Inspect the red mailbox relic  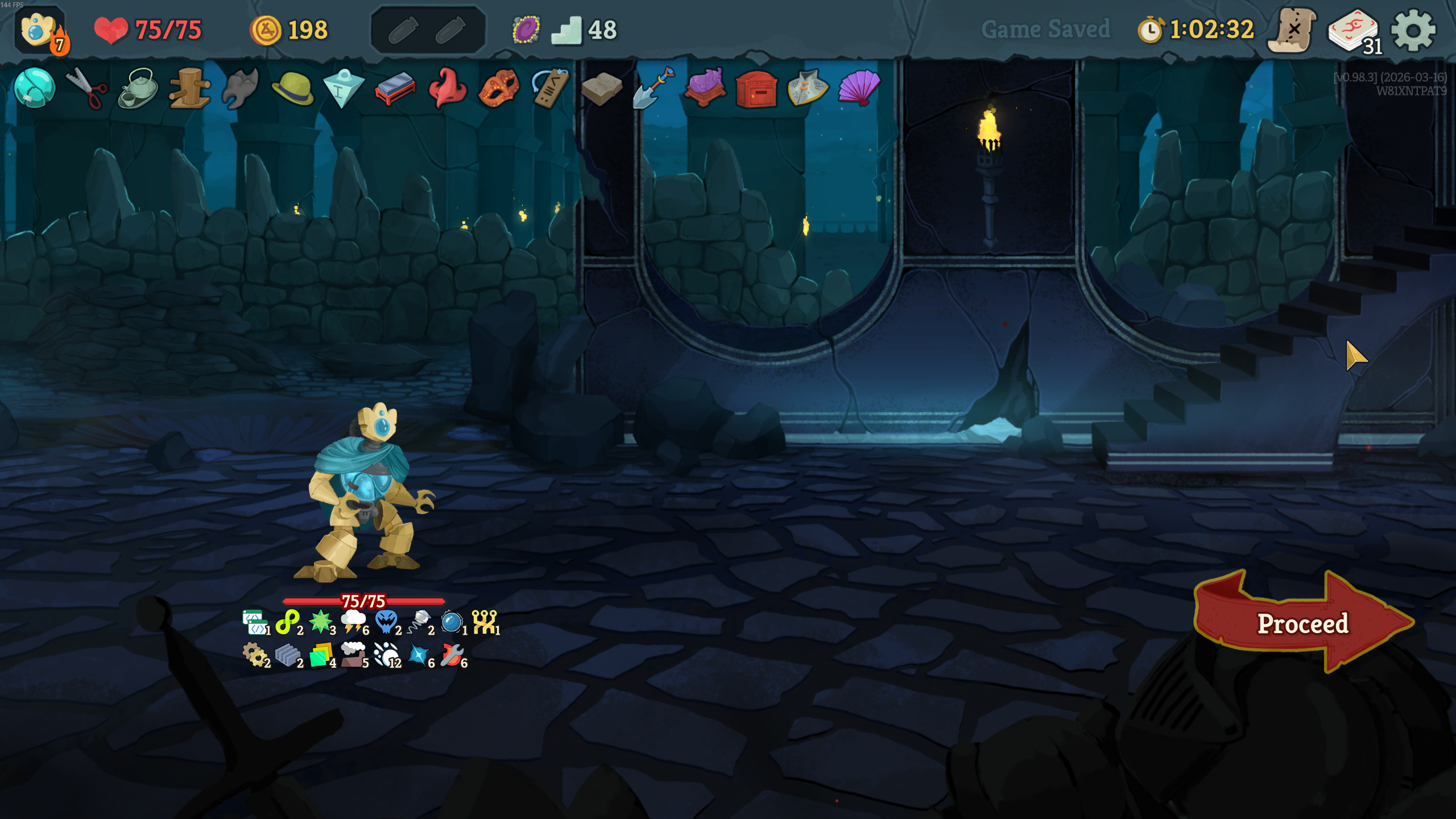(756, 89)
